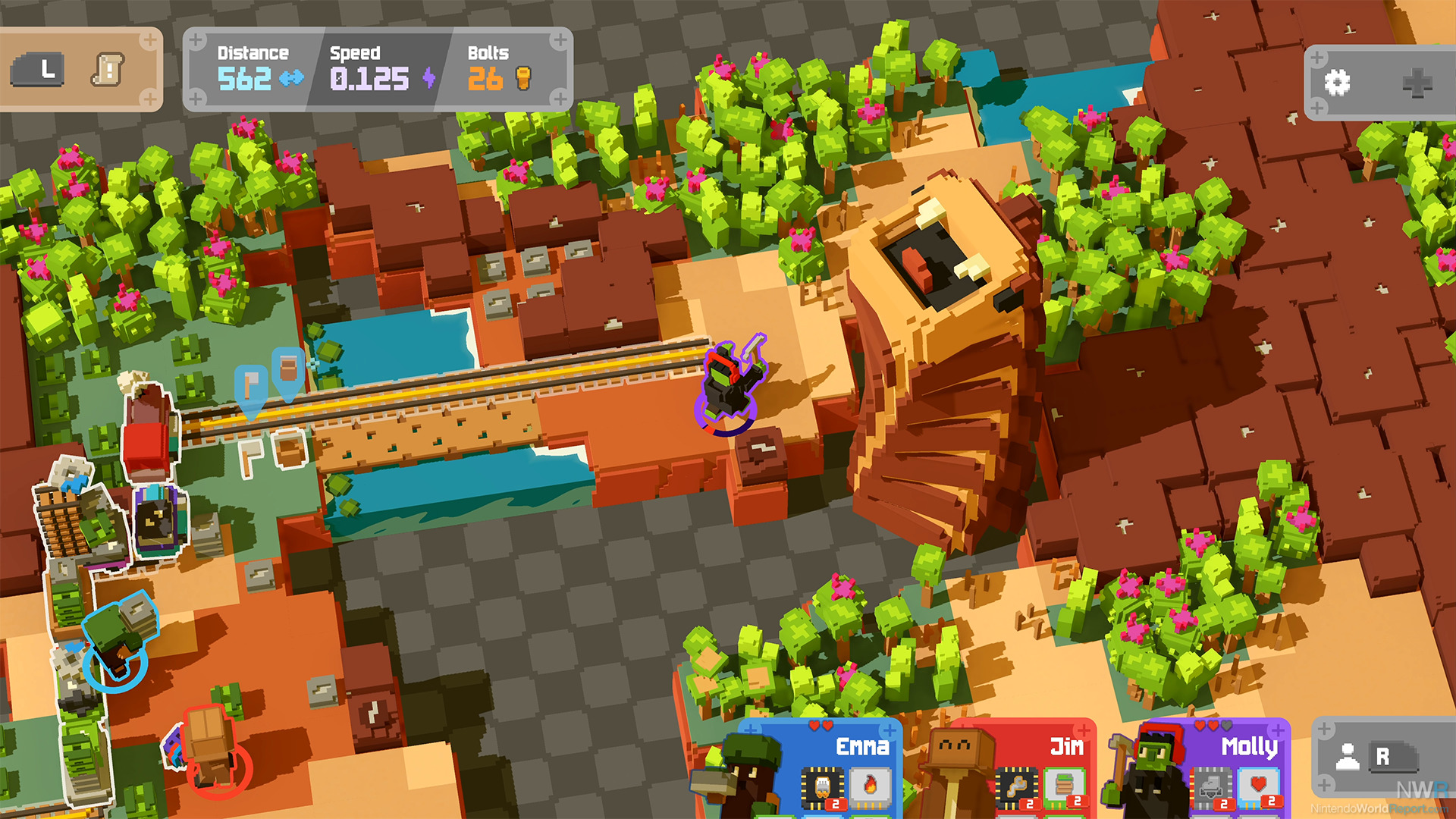Click Jim's green stacked-planks upgrade icon

pyautogui.click(x=1064, y=786)
